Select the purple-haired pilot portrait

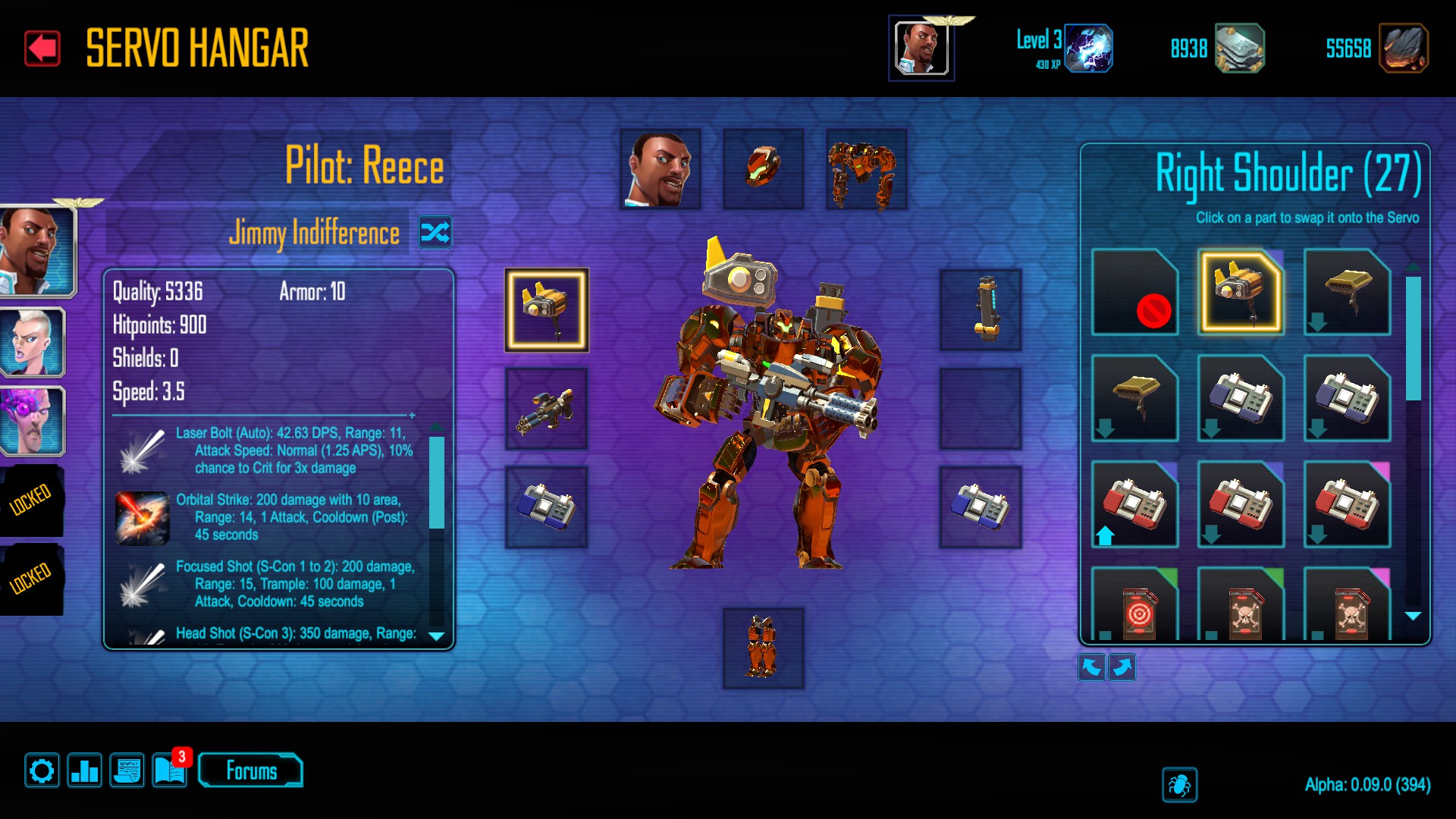[x=32, y=422]
